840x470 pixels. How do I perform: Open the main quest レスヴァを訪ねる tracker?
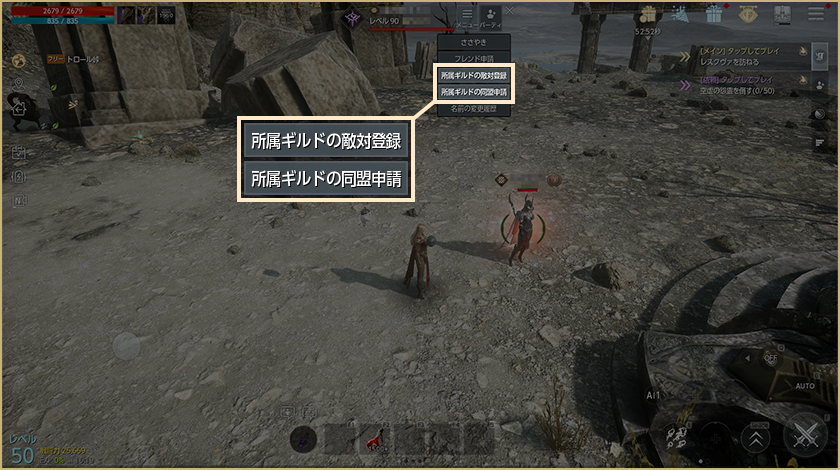click(748, 54)
